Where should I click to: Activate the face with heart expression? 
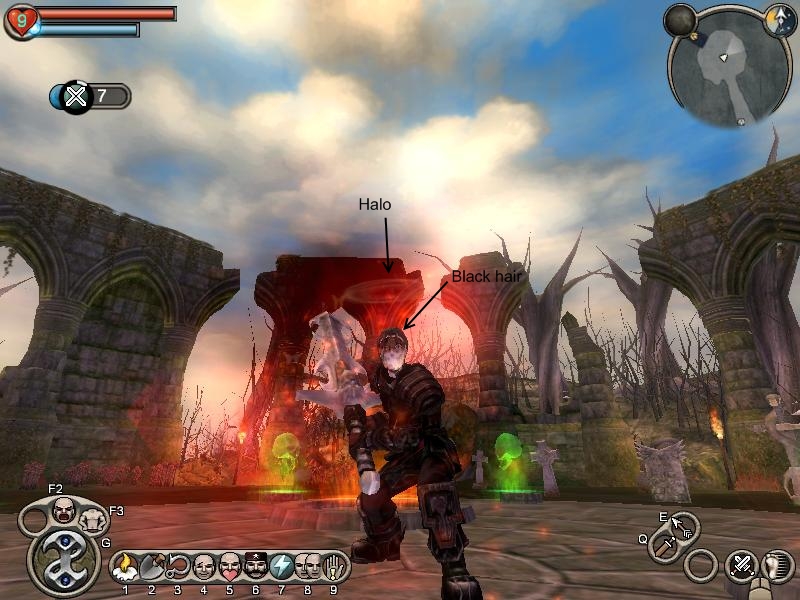click(230, 568)
